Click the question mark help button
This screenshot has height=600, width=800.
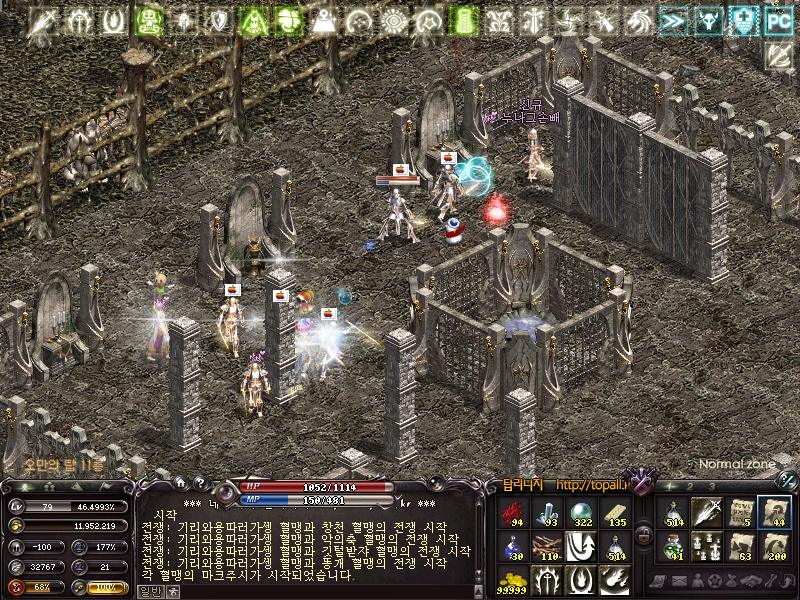(x=199, y=483)
